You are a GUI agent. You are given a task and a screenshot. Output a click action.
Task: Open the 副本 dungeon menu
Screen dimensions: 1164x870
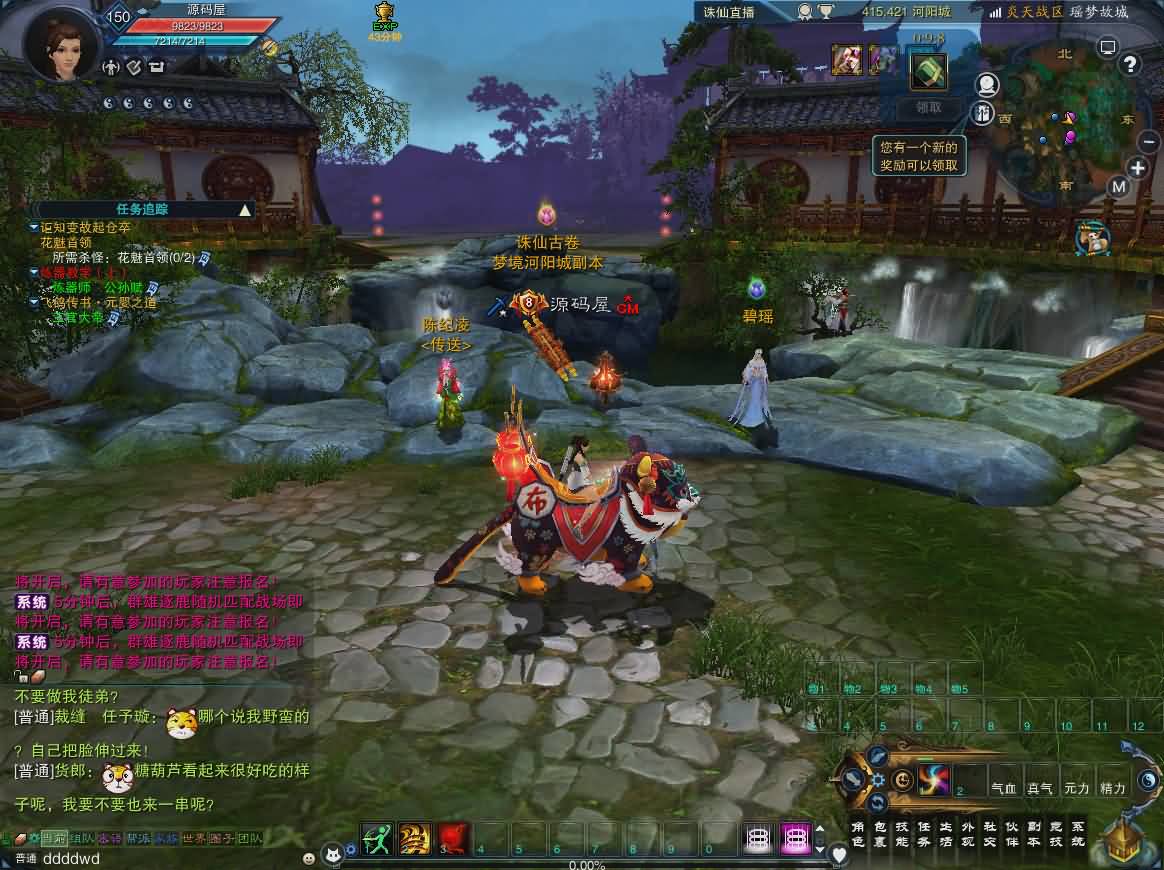[x=1034, y=834]
